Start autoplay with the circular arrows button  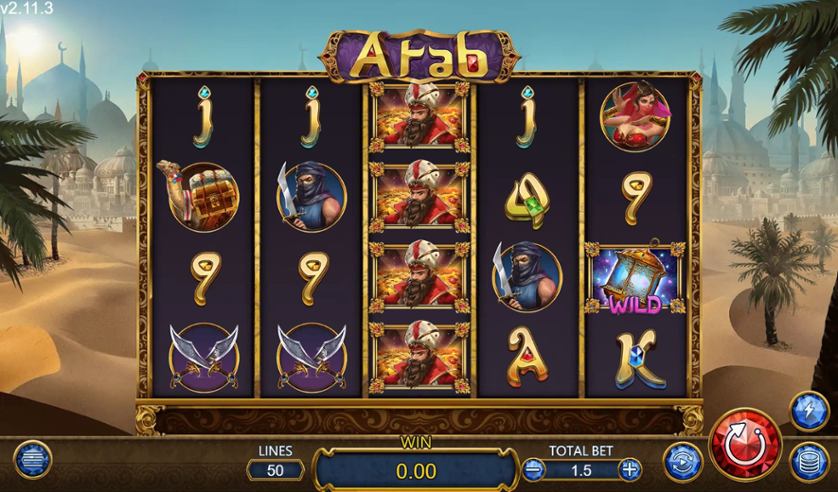coord(682,461)
